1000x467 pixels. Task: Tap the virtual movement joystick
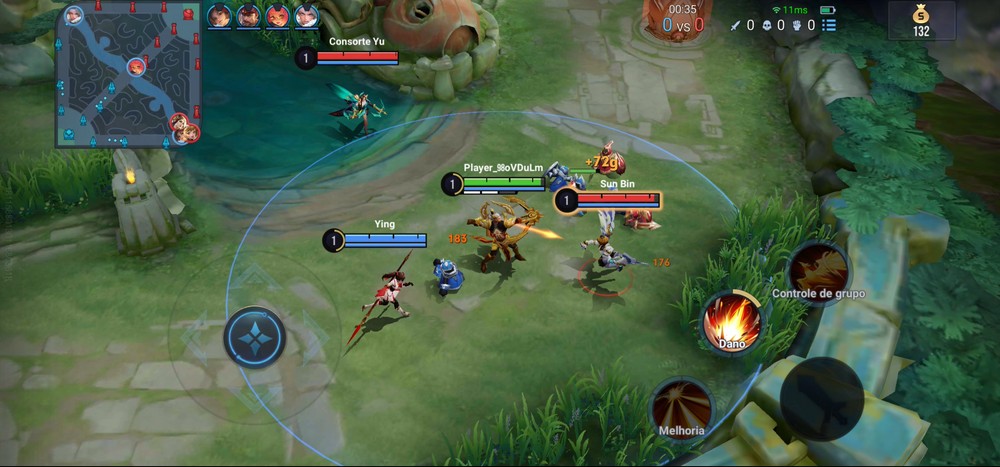click(x=255, y=337)
